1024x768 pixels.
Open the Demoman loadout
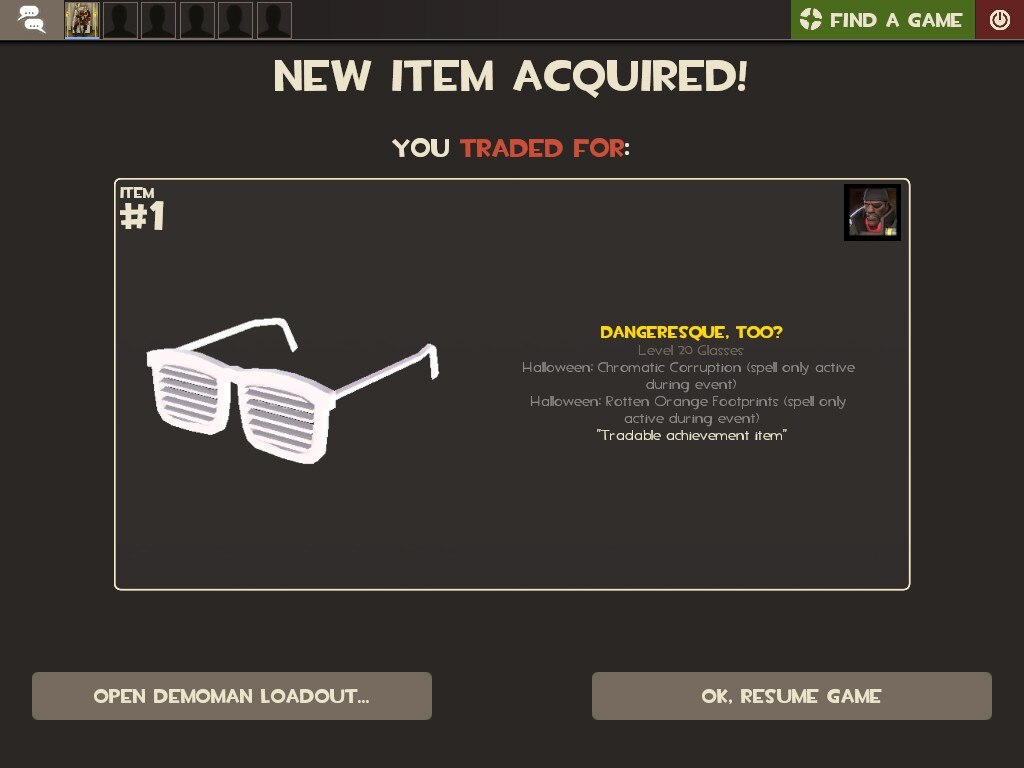click(232, 696)
